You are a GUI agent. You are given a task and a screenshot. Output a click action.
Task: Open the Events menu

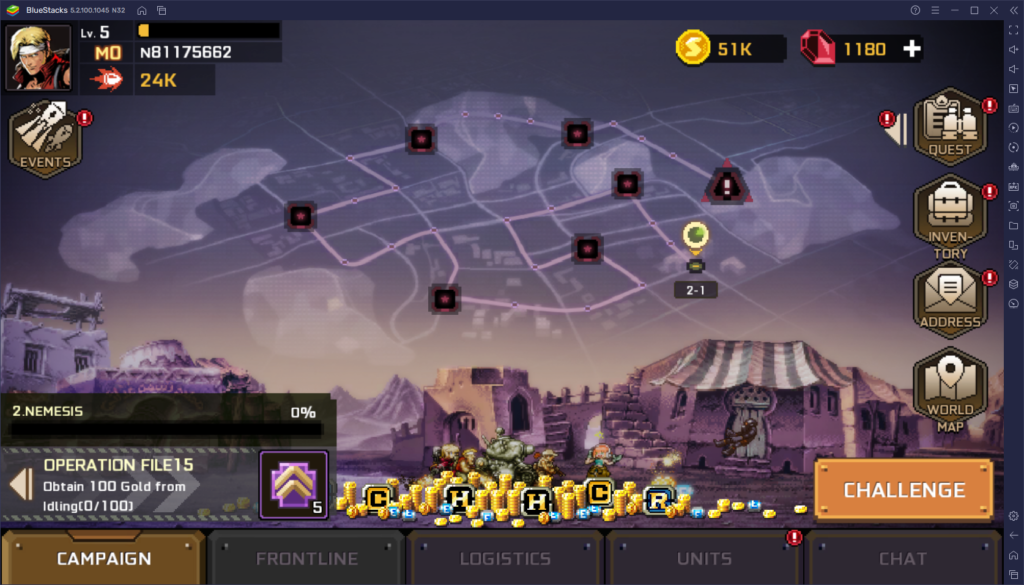pos(45,140)
